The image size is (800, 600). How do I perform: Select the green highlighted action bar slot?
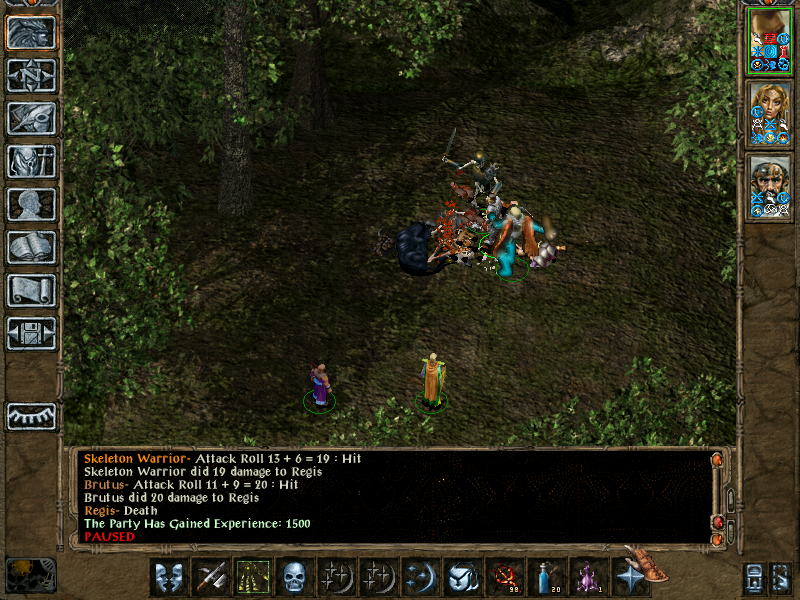tap(252, 577)
